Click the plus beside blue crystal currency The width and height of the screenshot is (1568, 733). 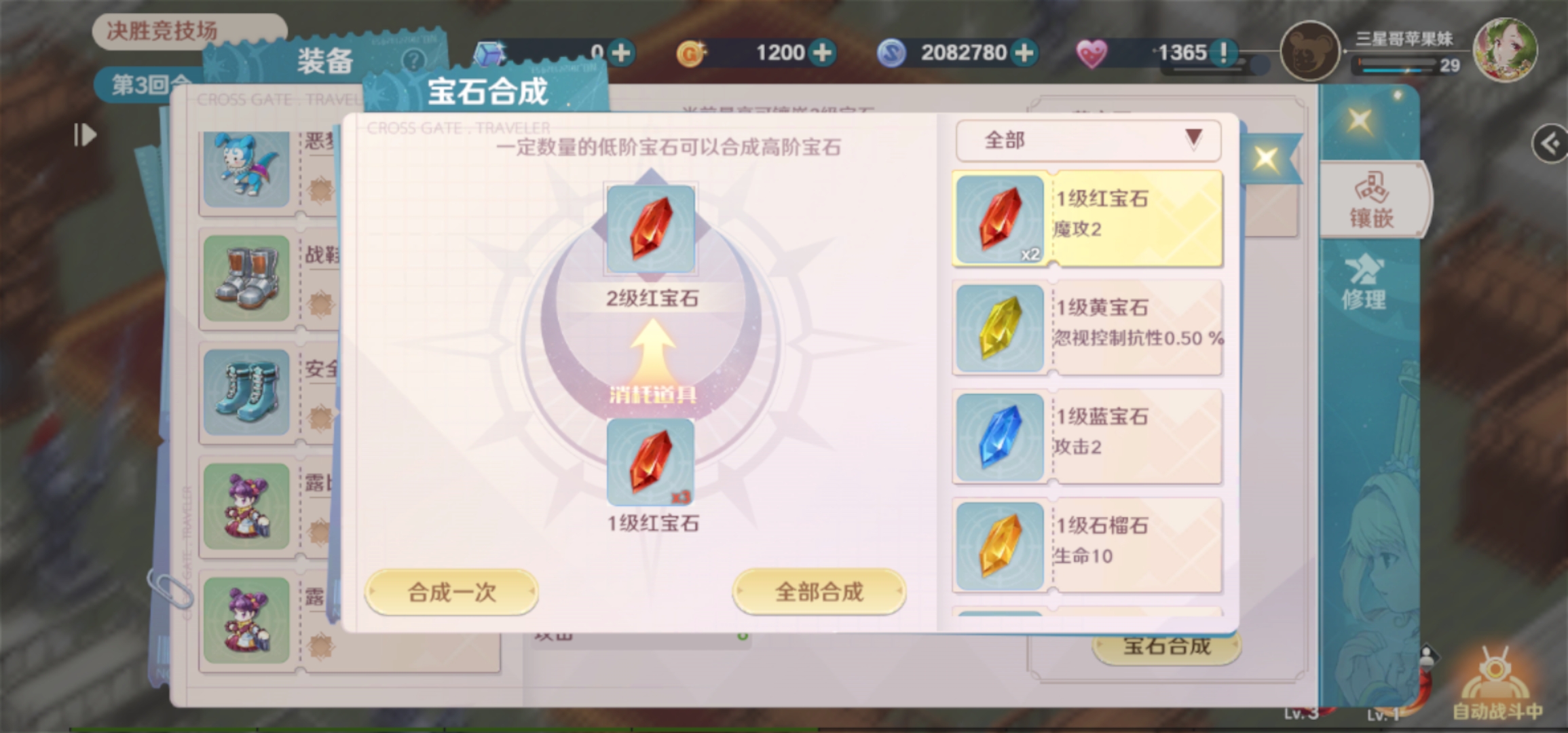[x=622, y=52]
